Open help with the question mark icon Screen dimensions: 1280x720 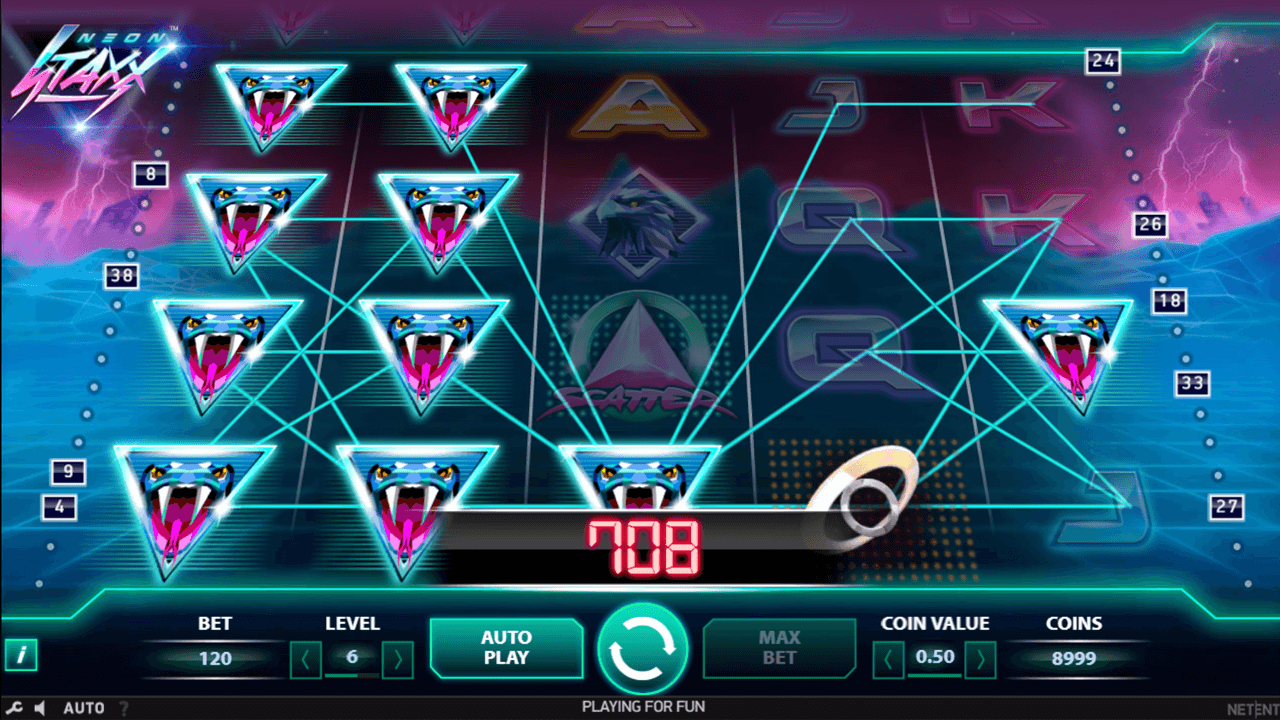coord(124,708)
